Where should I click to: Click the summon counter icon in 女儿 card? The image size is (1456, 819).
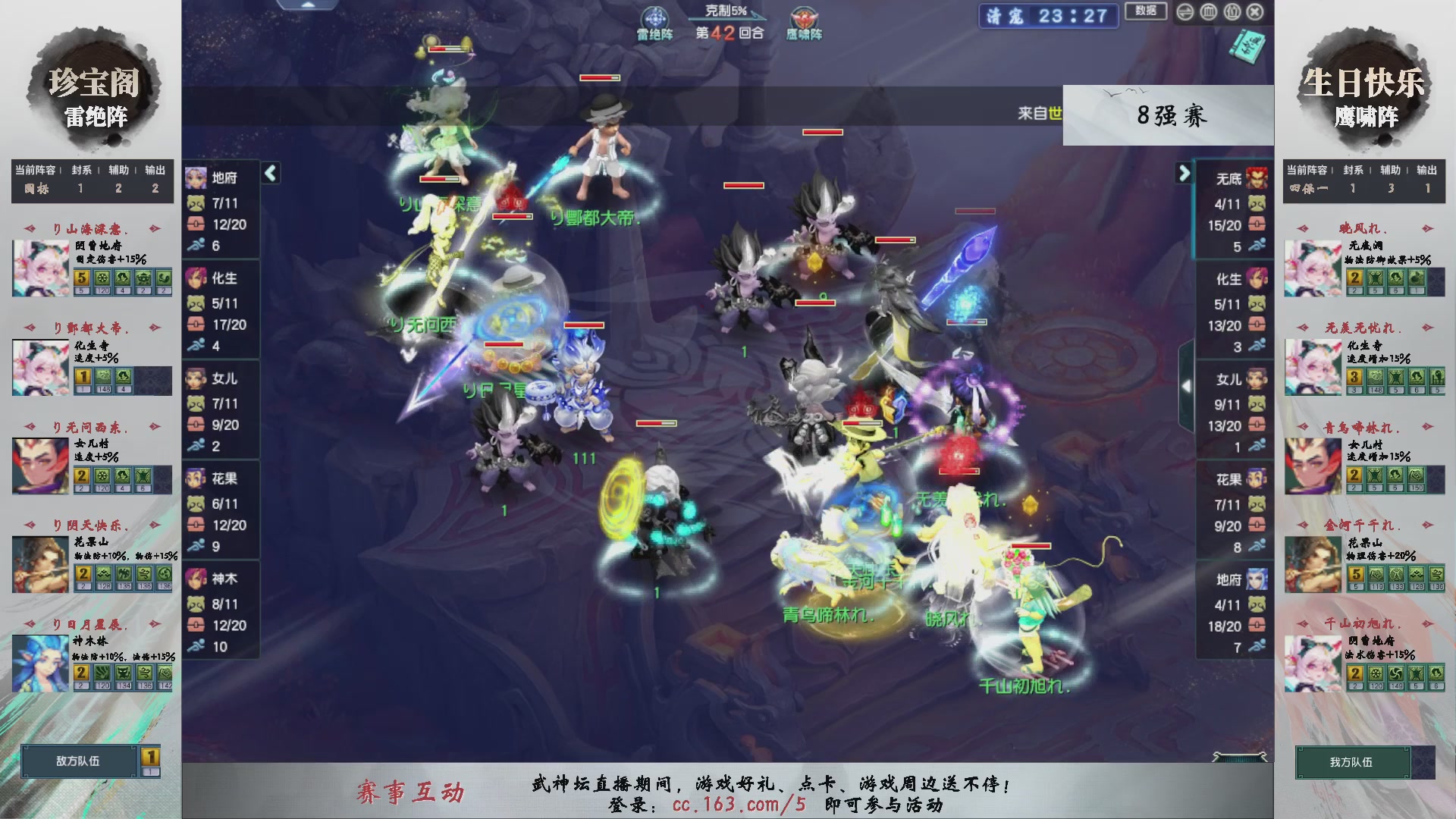198,403
